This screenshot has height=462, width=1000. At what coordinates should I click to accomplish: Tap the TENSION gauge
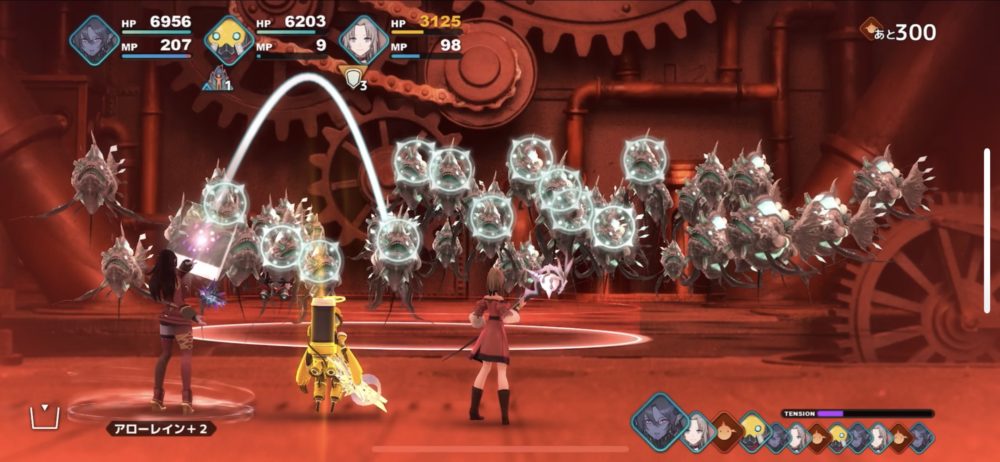pyautogui.click(x=875, y=413)
